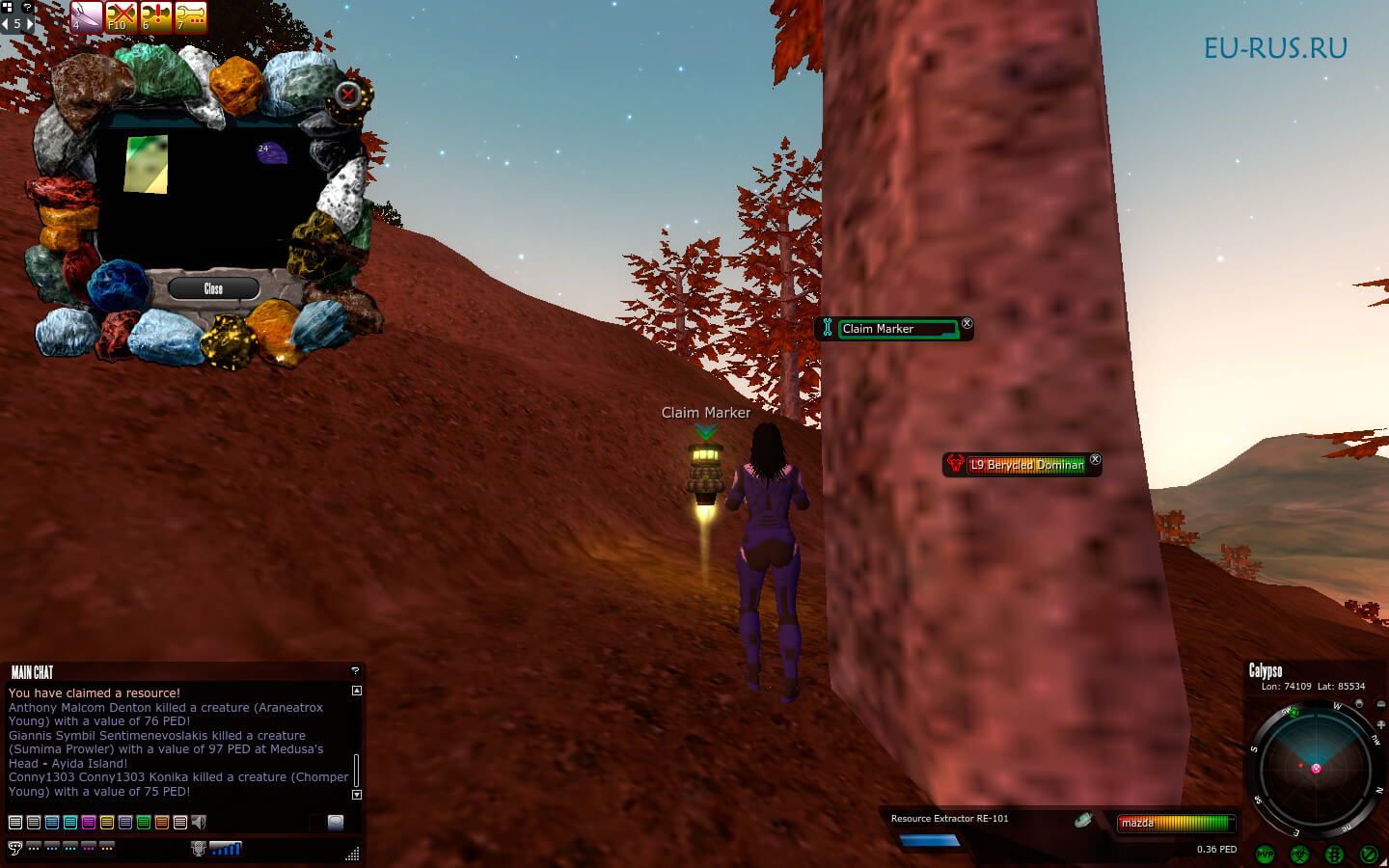Close the loot window with the red X
1389x868 pixels.
pyautogui.click(x=348, y=95)
